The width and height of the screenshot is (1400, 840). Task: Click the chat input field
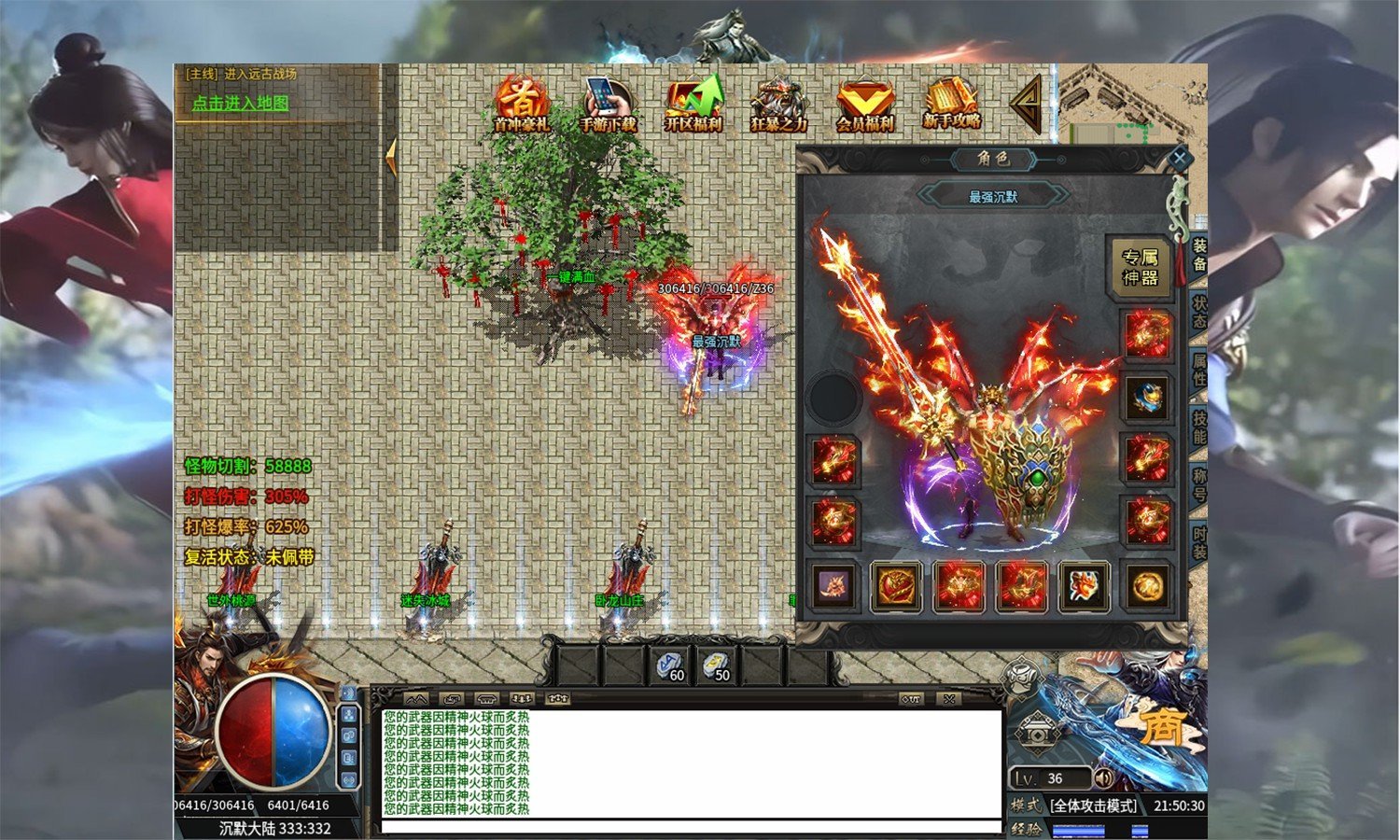click(x=691, y=827)
